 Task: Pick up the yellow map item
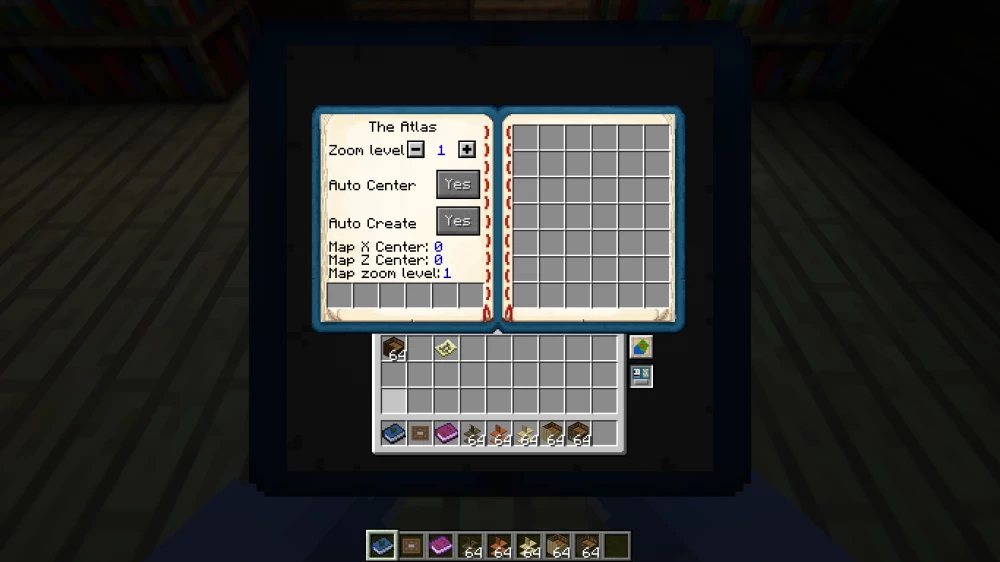[x=446, y=347]
